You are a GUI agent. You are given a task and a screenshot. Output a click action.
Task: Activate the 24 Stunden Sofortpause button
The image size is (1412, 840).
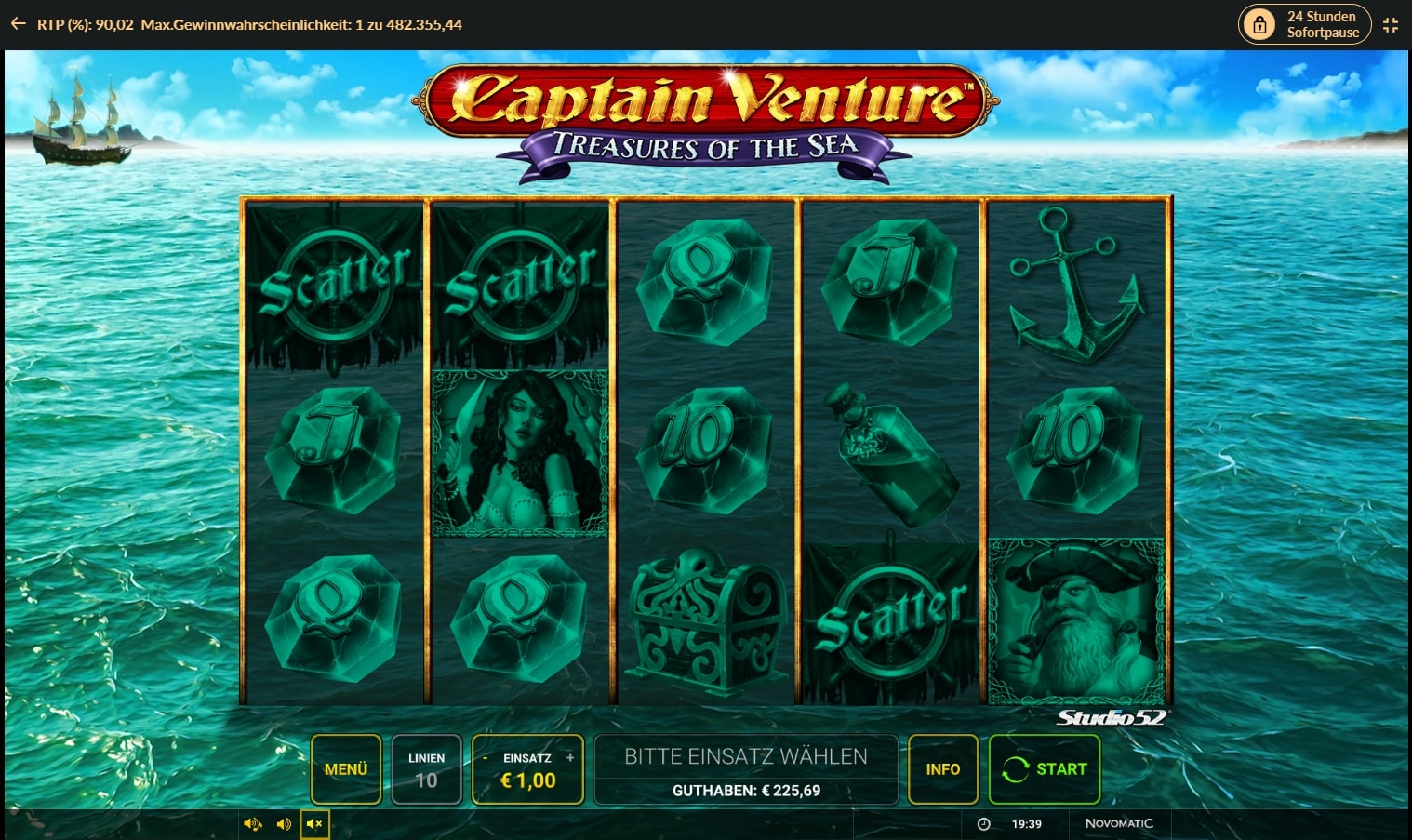pyautogui.click(x=1304, y=24)
